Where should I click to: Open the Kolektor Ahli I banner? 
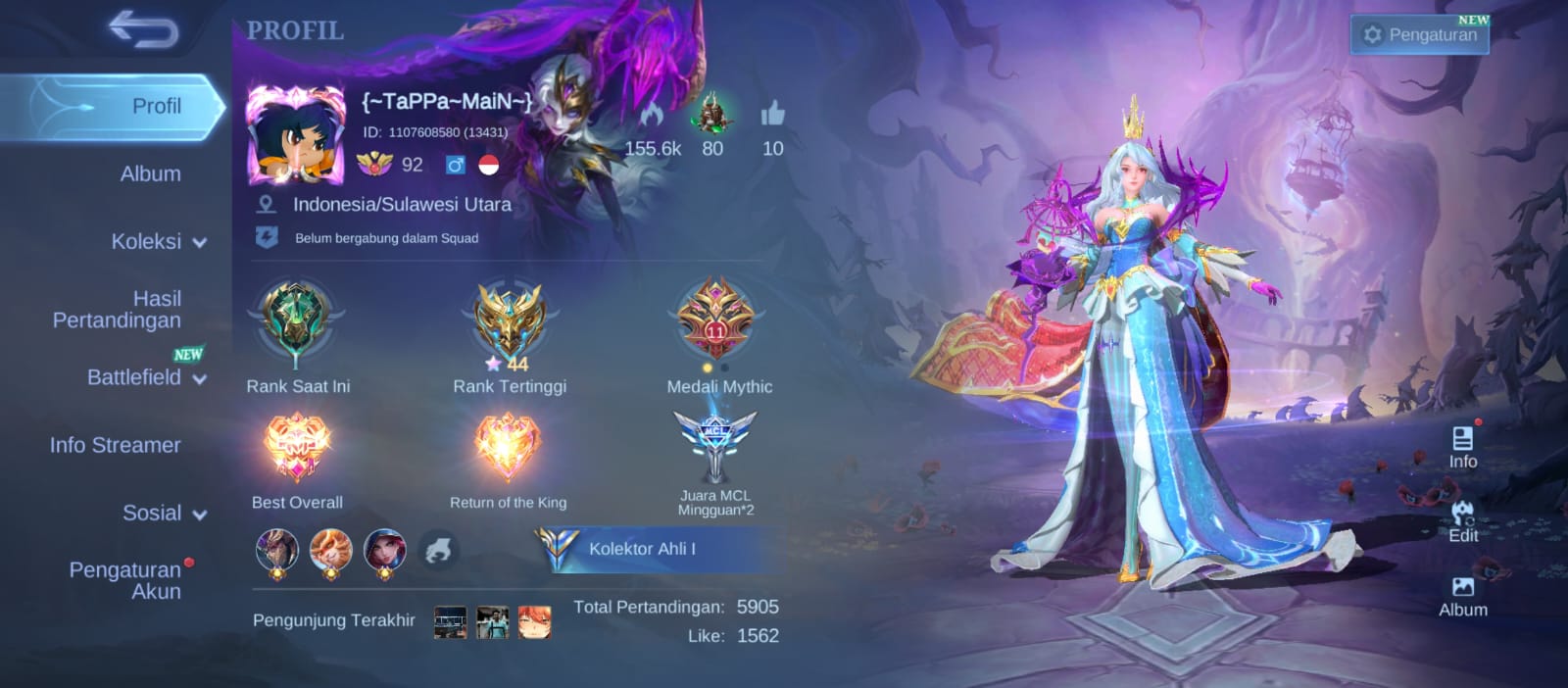pos(657,549)
